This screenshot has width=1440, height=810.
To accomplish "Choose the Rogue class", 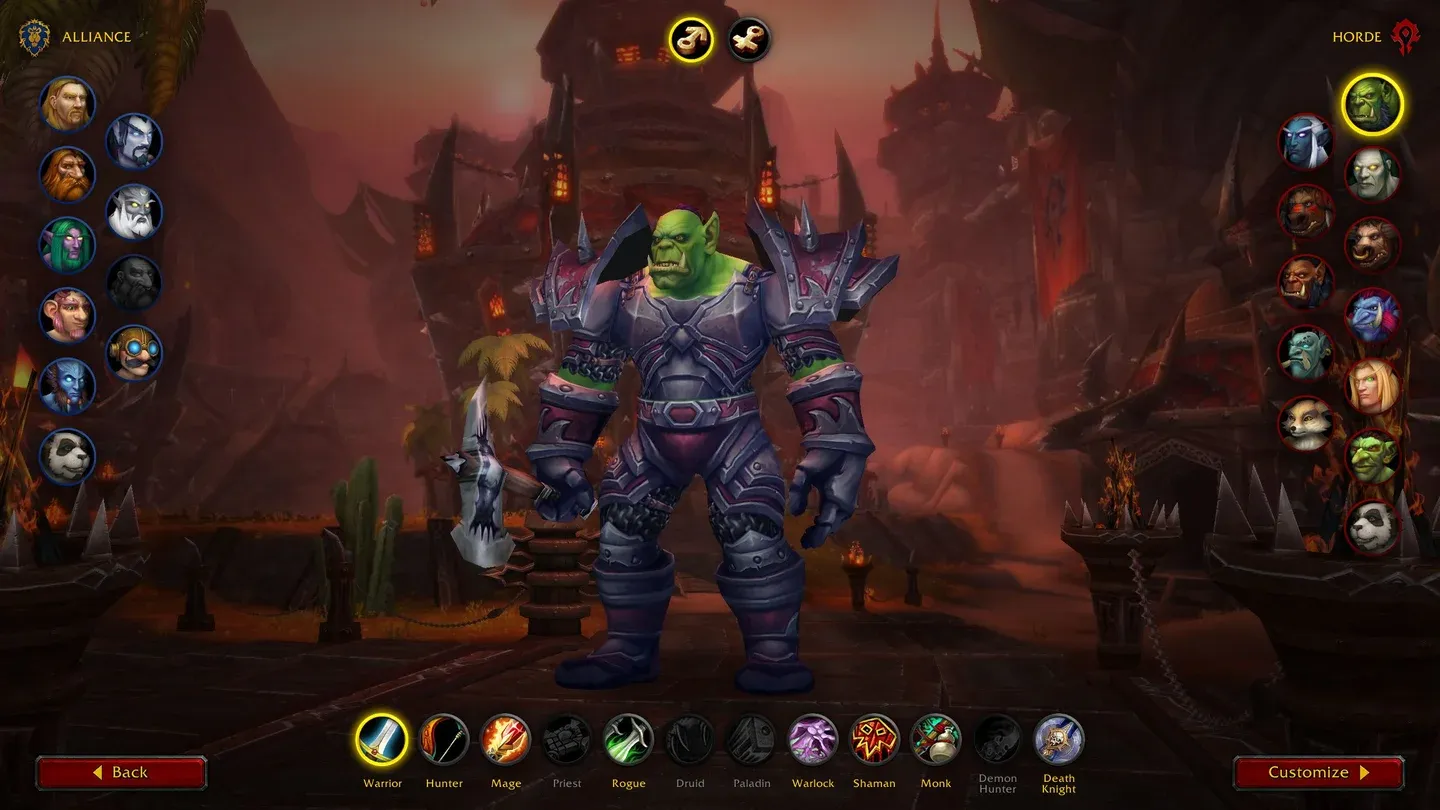I will [x=628, y=740].
